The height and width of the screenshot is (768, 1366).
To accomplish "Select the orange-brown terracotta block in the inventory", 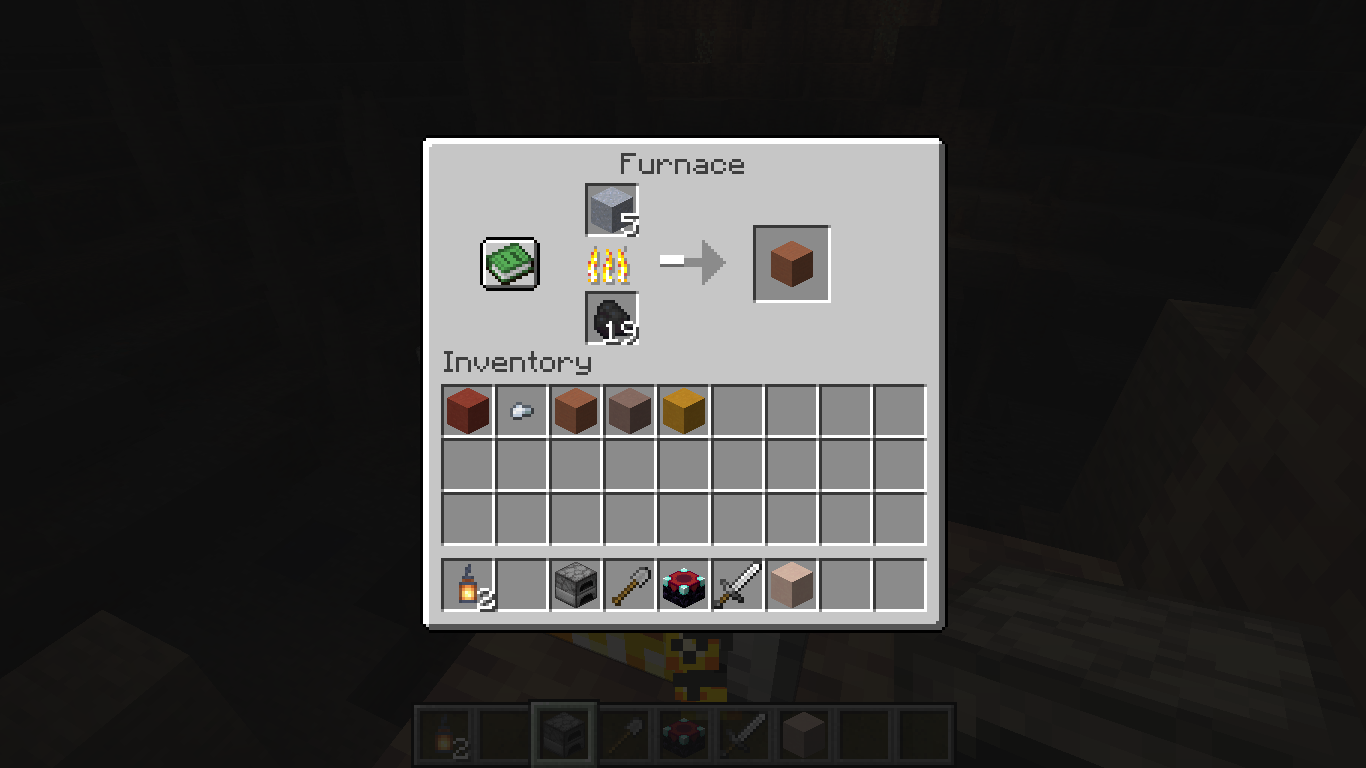I will coord(576,411).
